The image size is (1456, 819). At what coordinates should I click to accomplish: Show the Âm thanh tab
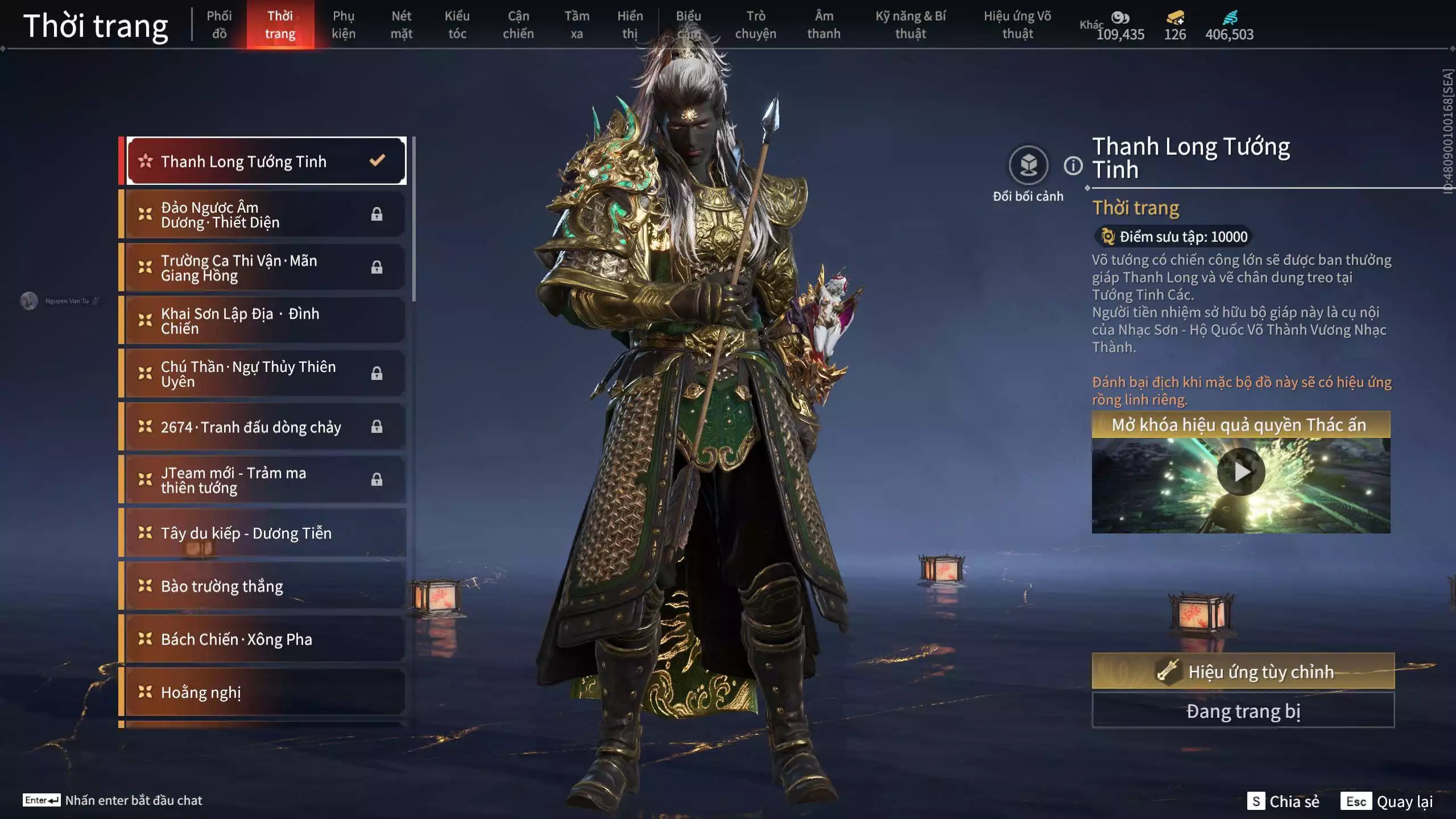point(824,24)
